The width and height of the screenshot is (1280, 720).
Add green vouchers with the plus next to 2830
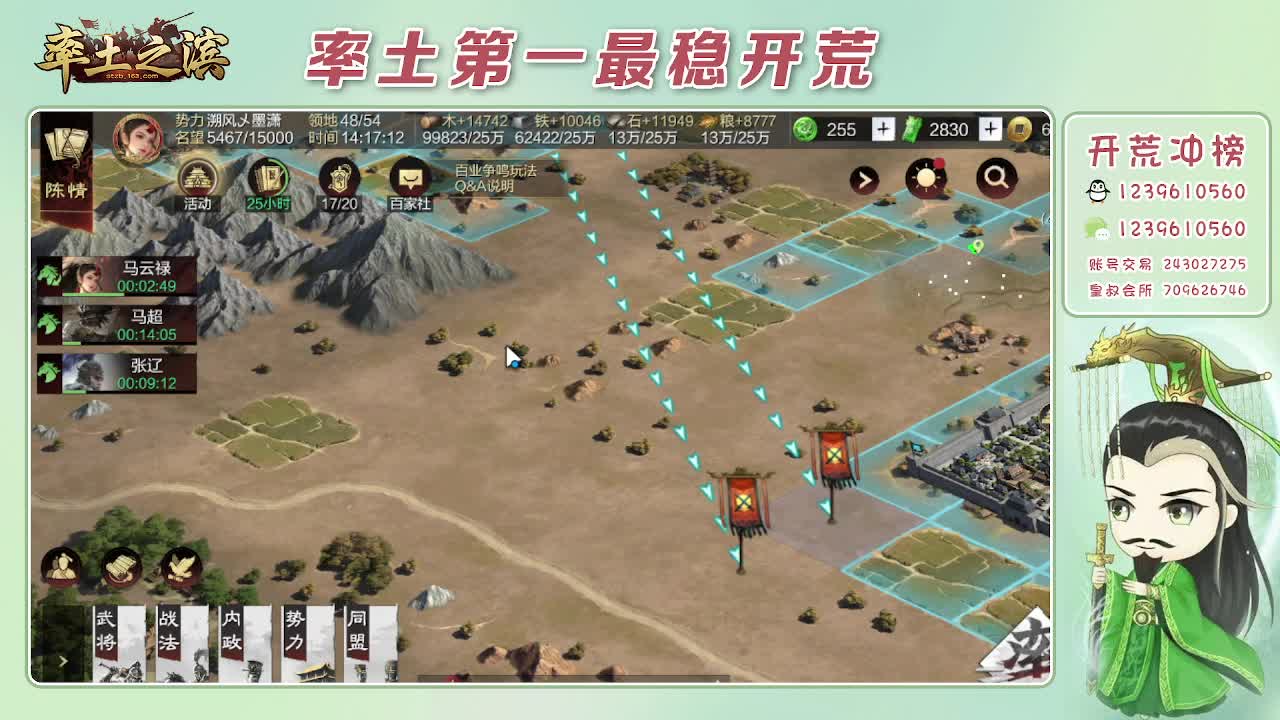(x=989, y=130)
